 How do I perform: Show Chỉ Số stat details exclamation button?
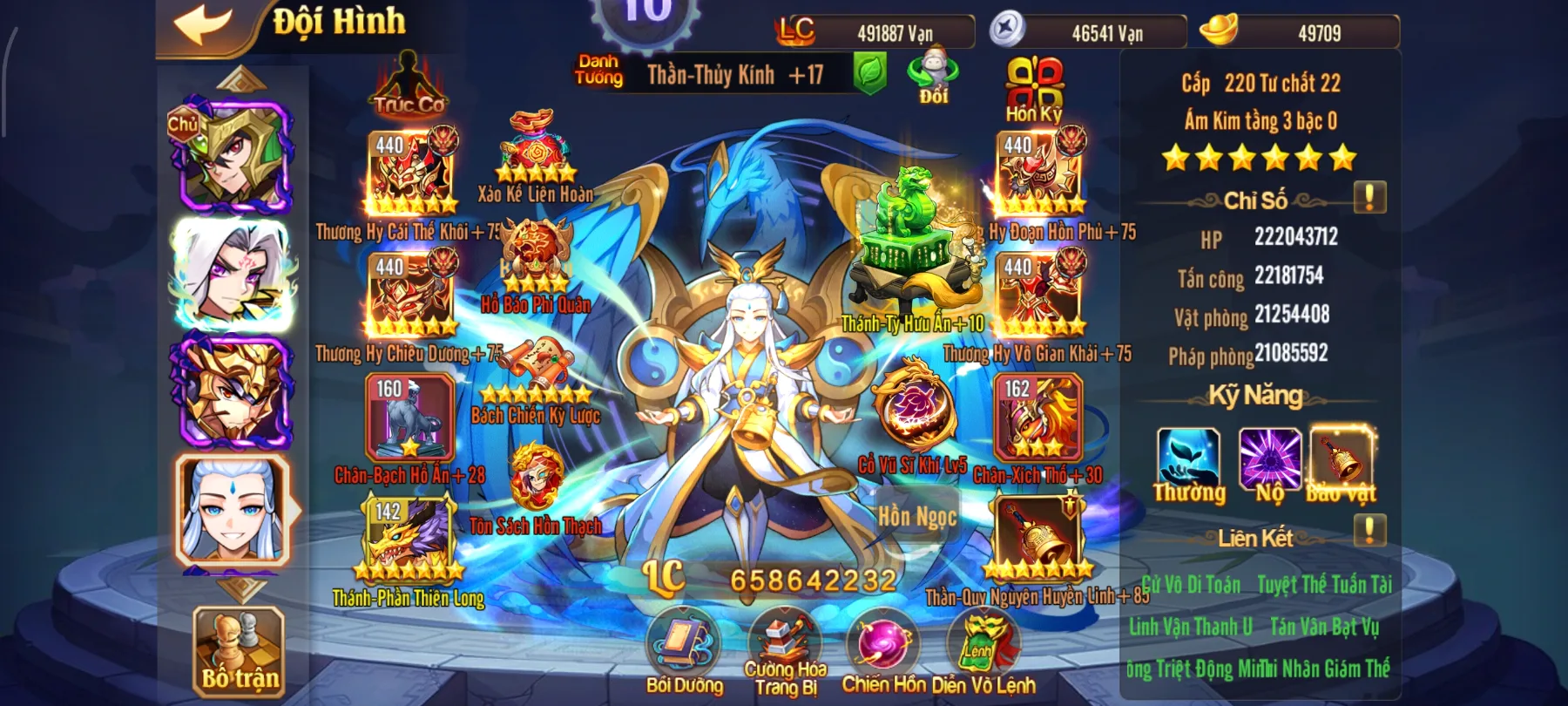[x=1369, y=198]
